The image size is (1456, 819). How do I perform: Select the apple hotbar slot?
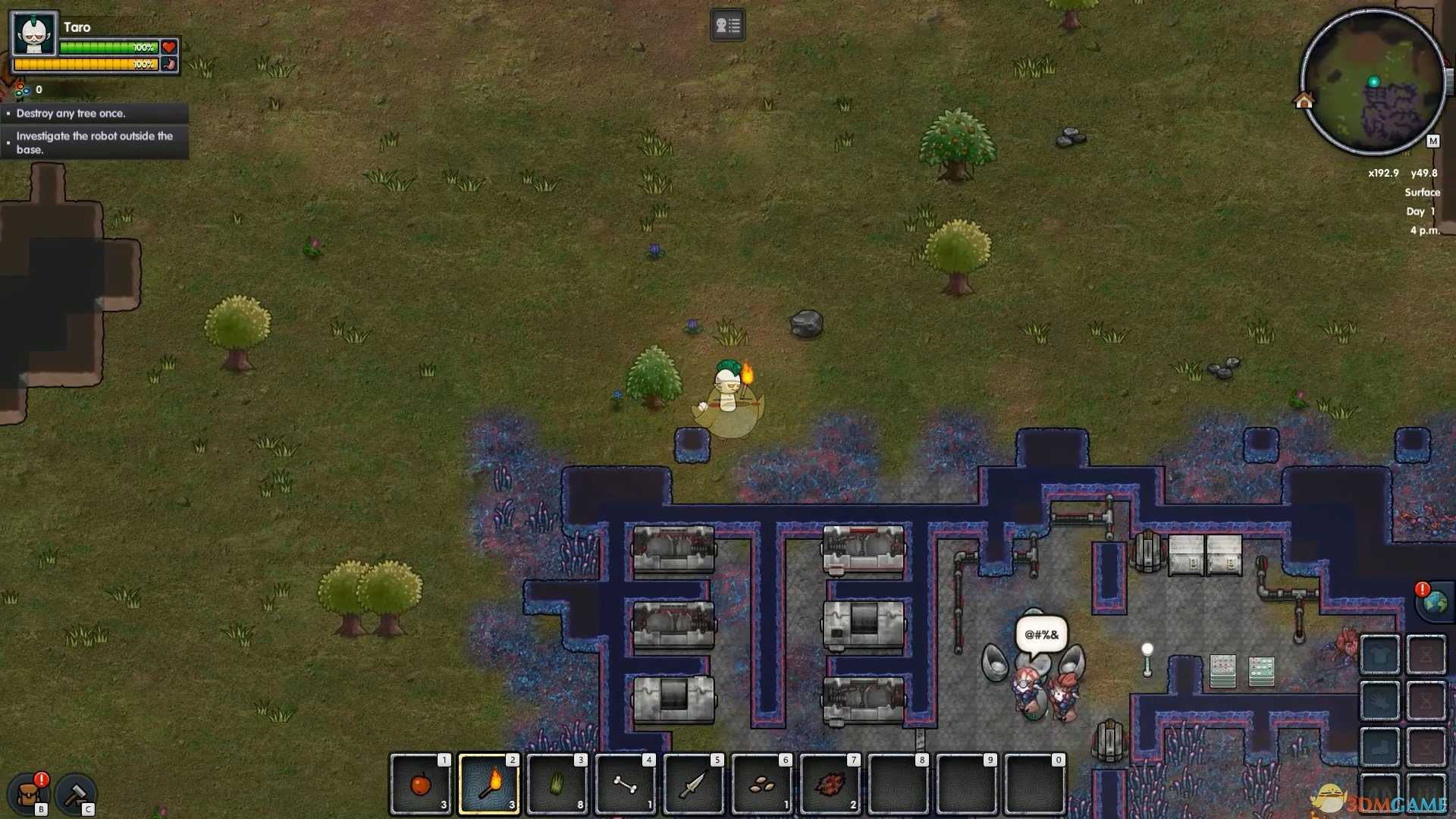point(421,783)
